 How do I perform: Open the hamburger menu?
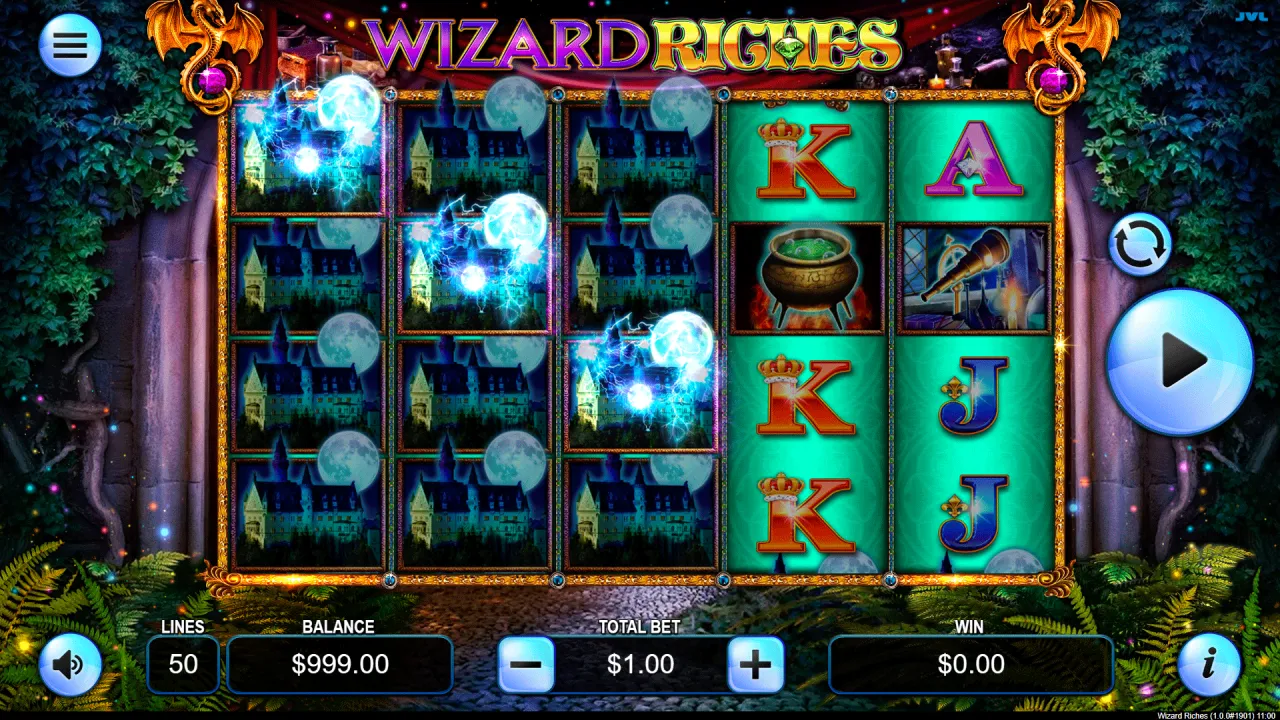(70, 45)
